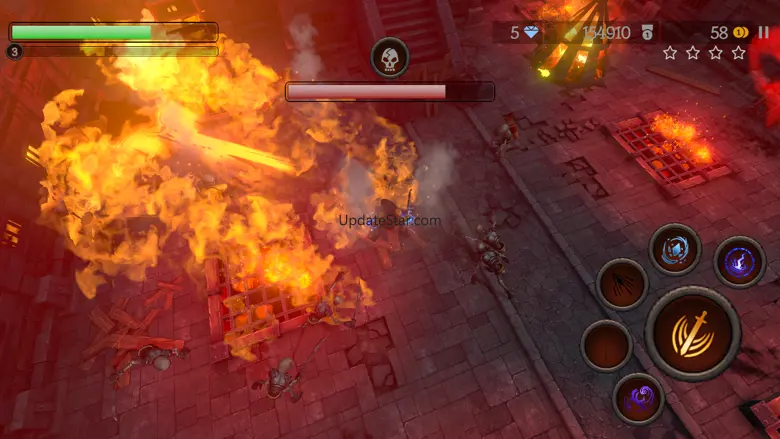Activate the blue ice crystal skill
This screenshot has height=439, width=780.
(x=675, y=249)
